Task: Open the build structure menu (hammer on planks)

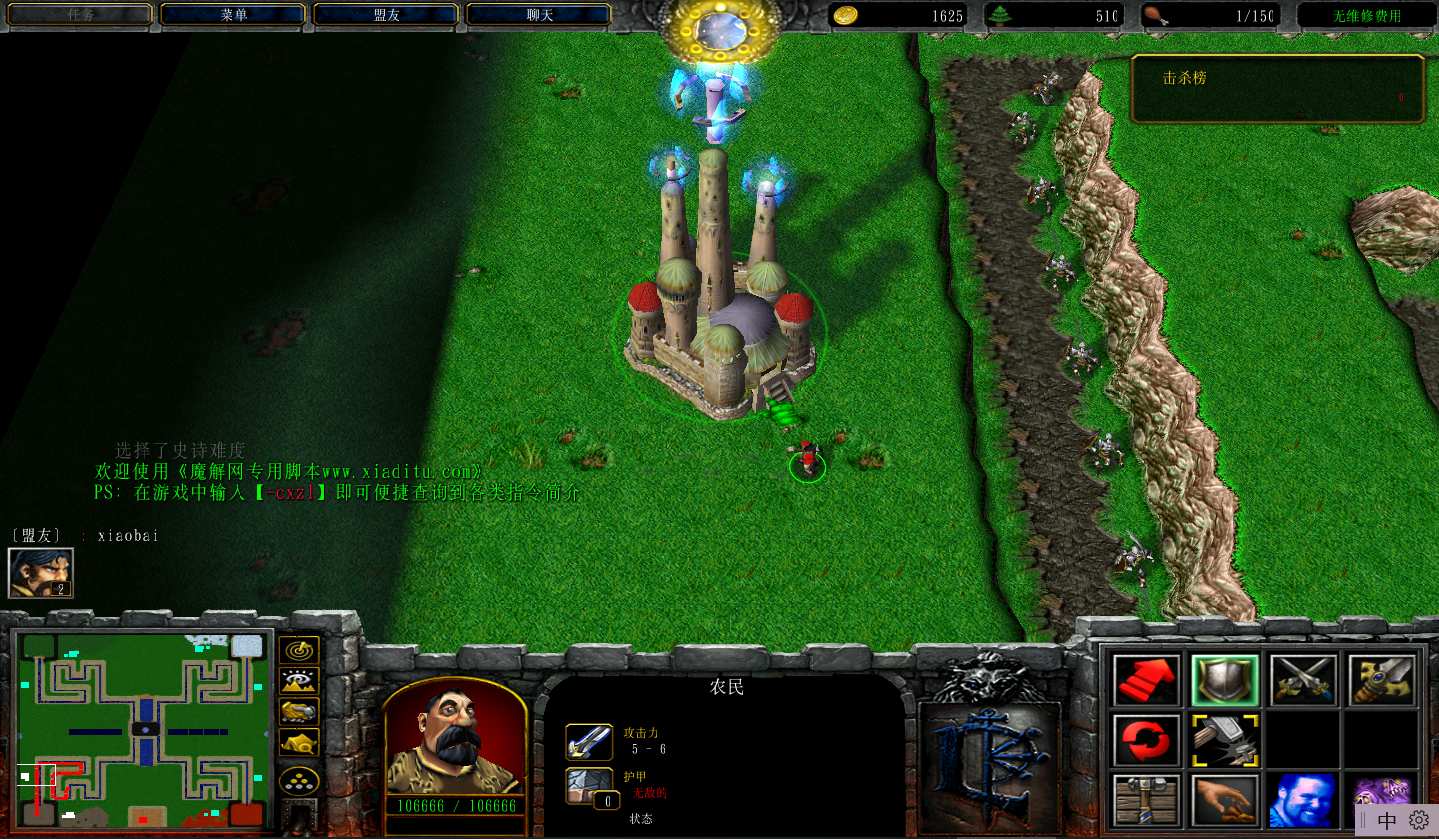Action: click(1145, 800)
